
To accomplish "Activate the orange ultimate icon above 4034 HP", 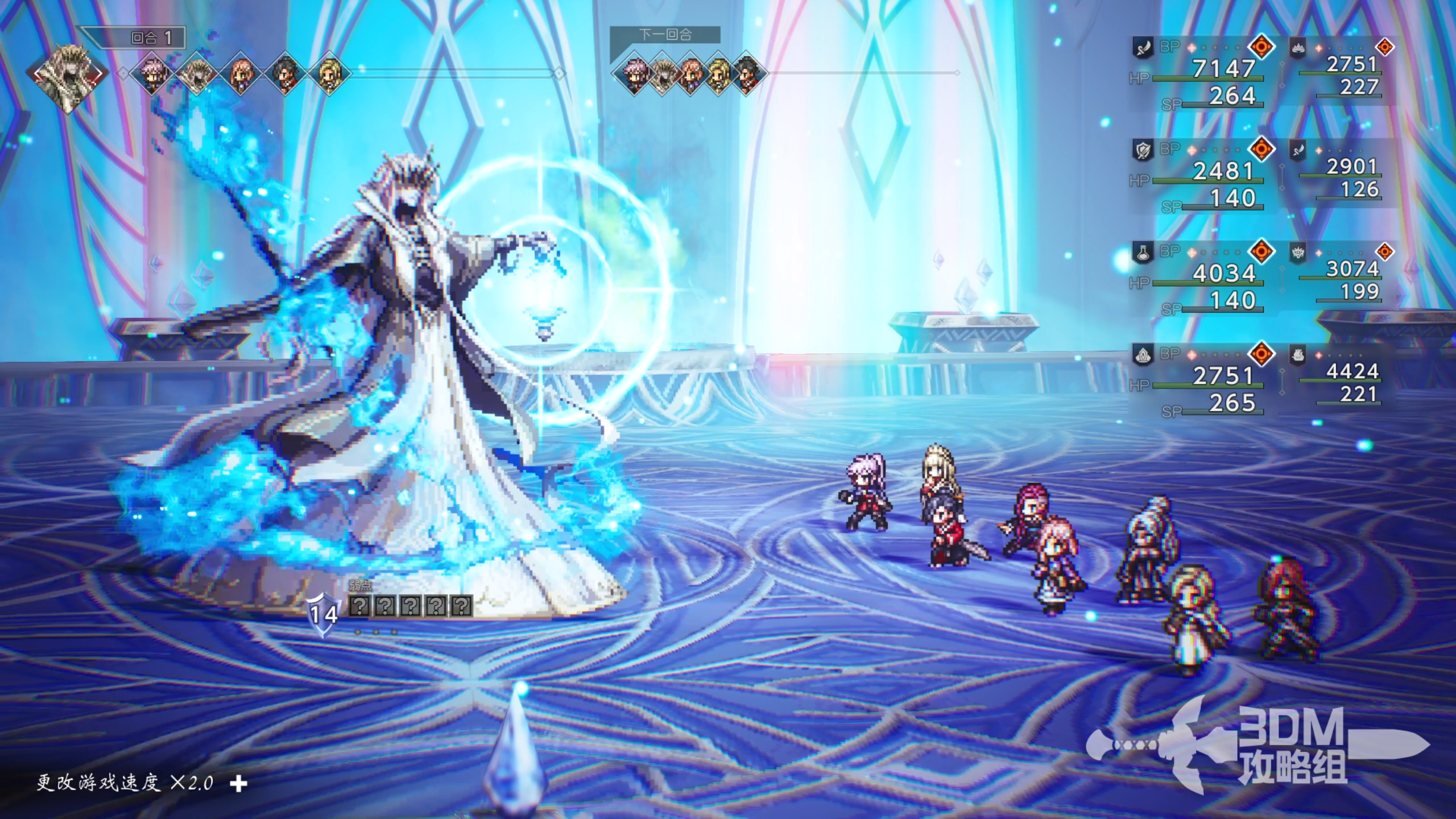I will pos(1261,251).
